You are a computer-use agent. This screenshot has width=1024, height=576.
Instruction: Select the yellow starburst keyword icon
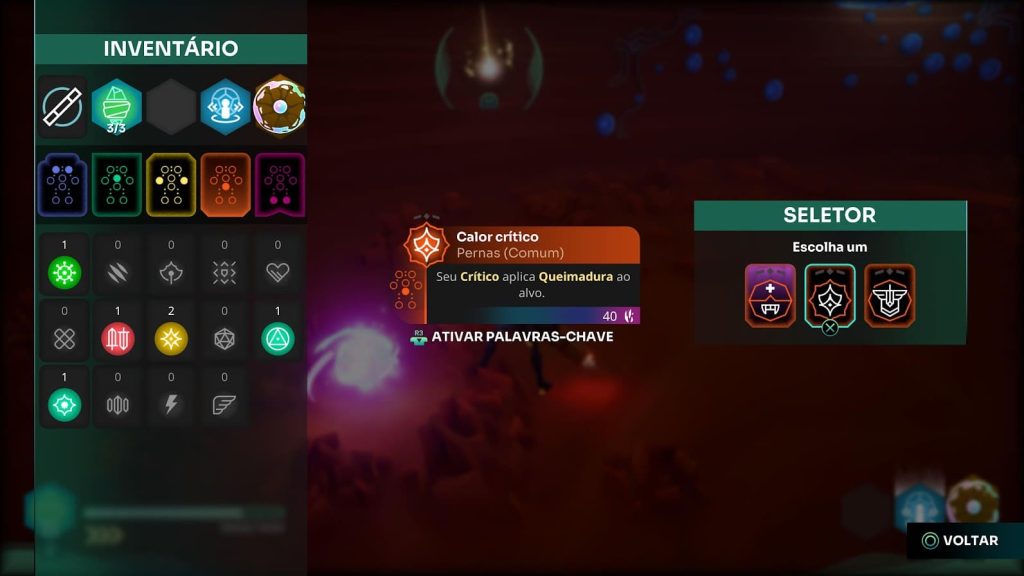point(171,339)
